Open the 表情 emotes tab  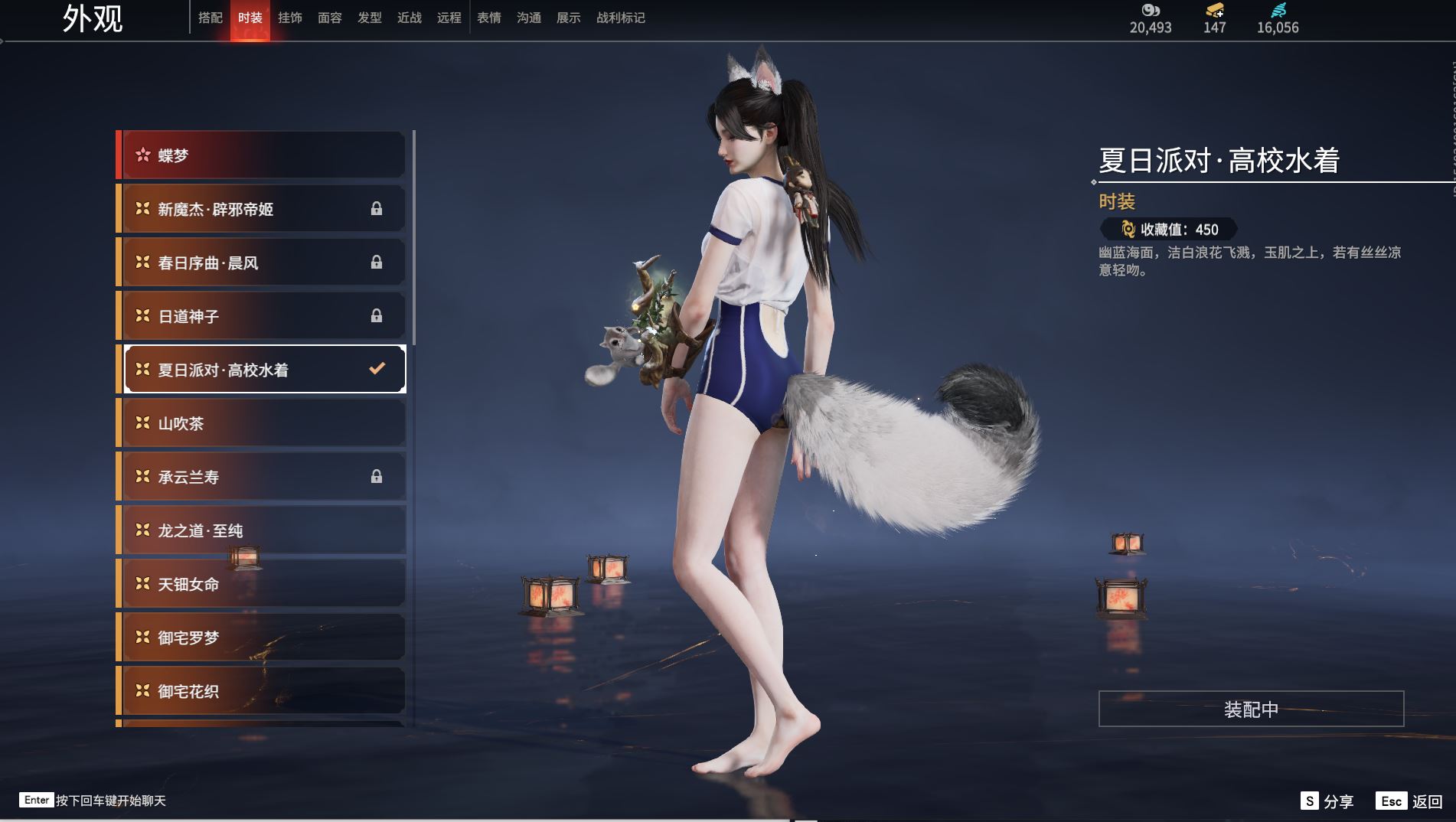489,18
